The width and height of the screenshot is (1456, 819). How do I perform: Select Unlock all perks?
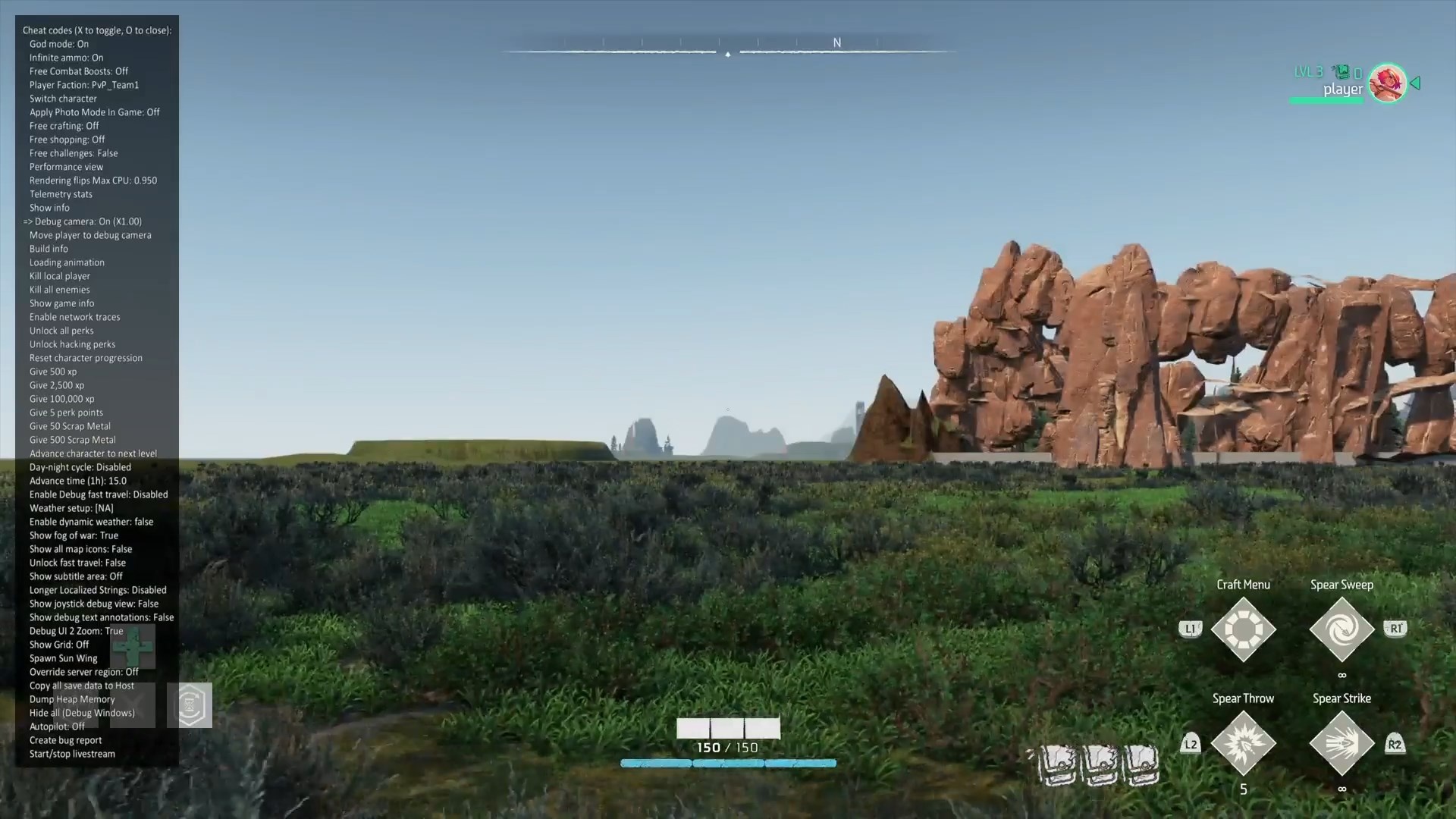coord(61,331)
